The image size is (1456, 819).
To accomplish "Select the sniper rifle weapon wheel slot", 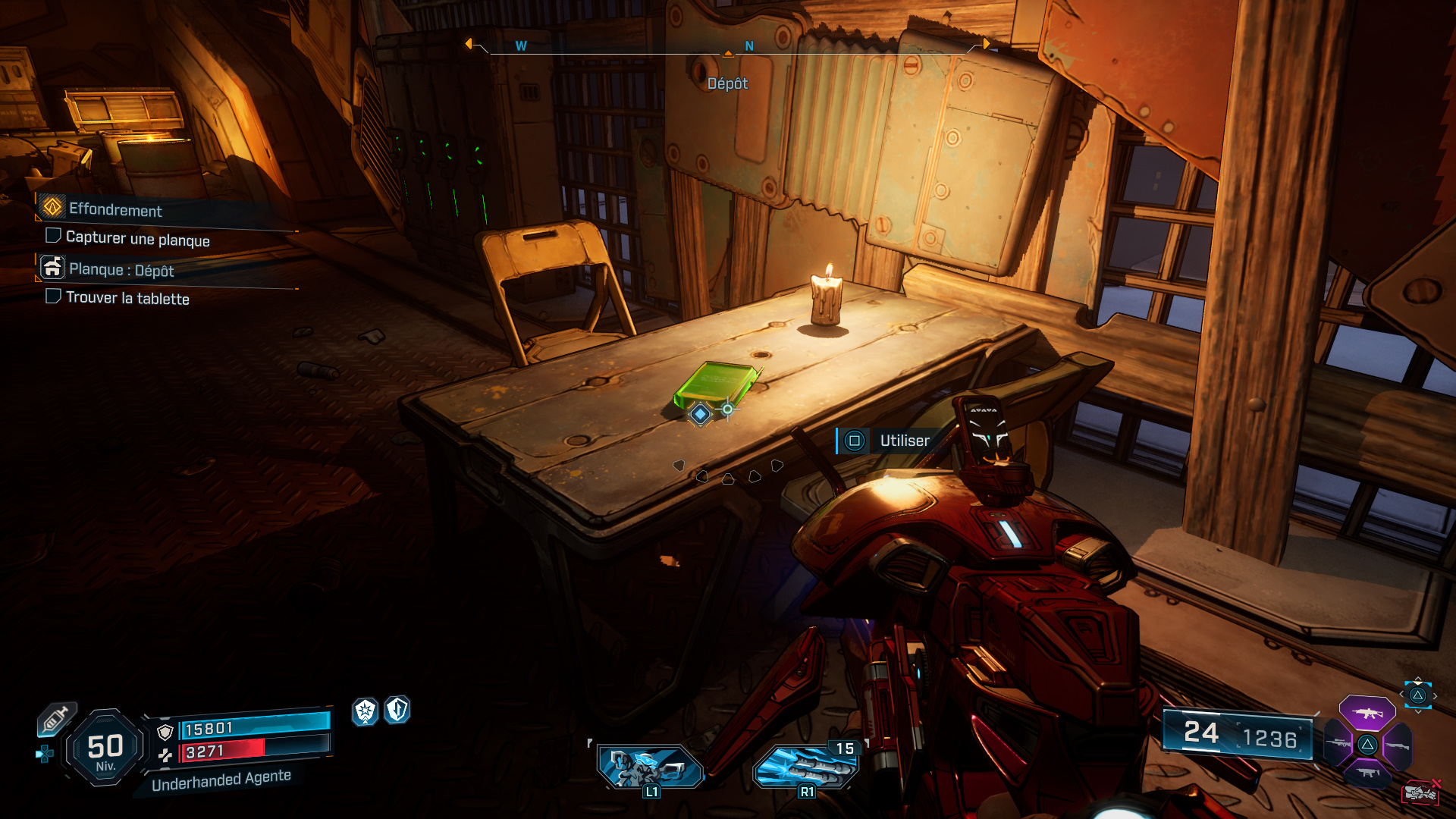I will (1338, 743).
